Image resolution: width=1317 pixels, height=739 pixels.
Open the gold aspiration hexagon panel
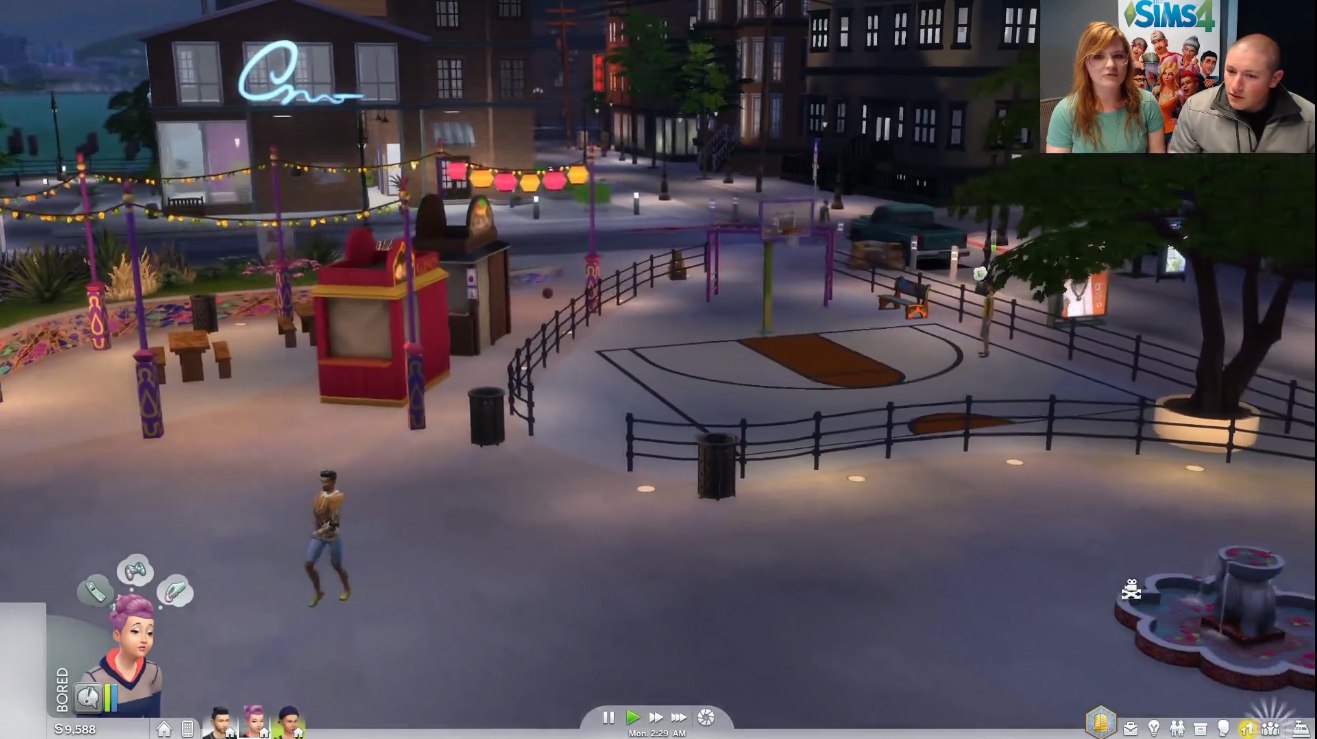pos(1100,721)
